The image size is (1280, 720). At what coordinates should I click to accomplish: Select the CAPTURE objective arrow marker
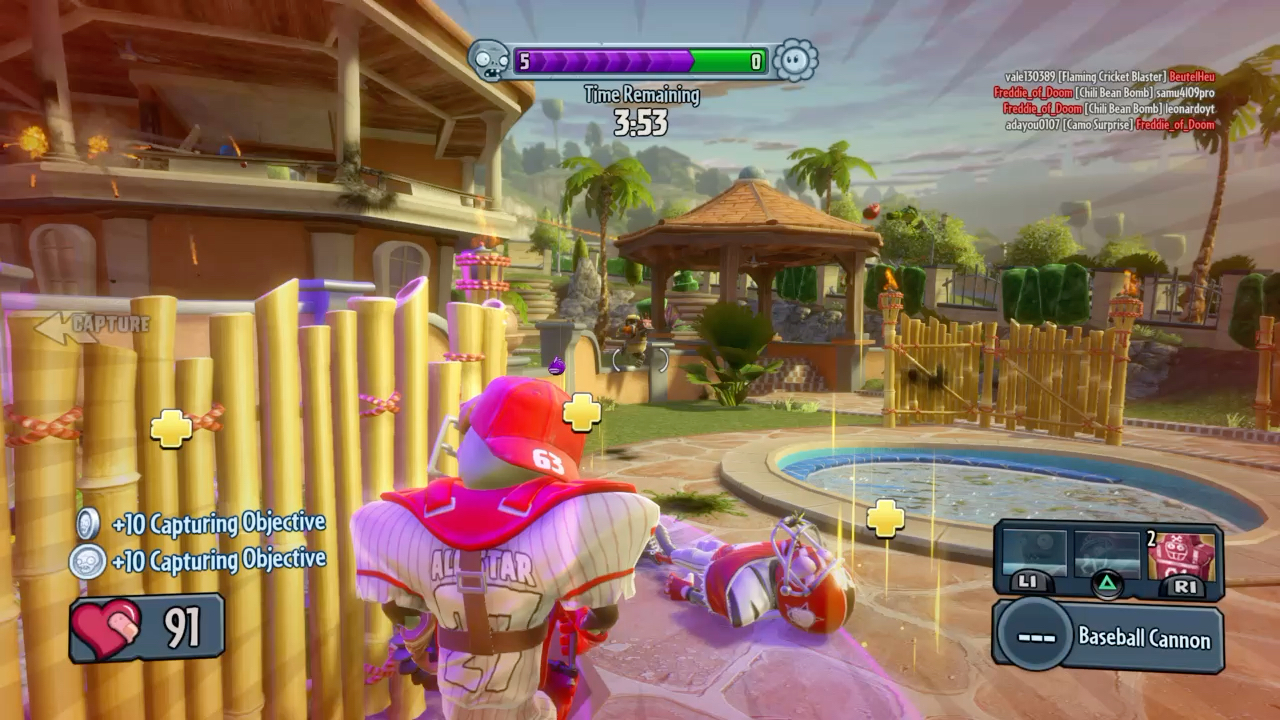92,325
